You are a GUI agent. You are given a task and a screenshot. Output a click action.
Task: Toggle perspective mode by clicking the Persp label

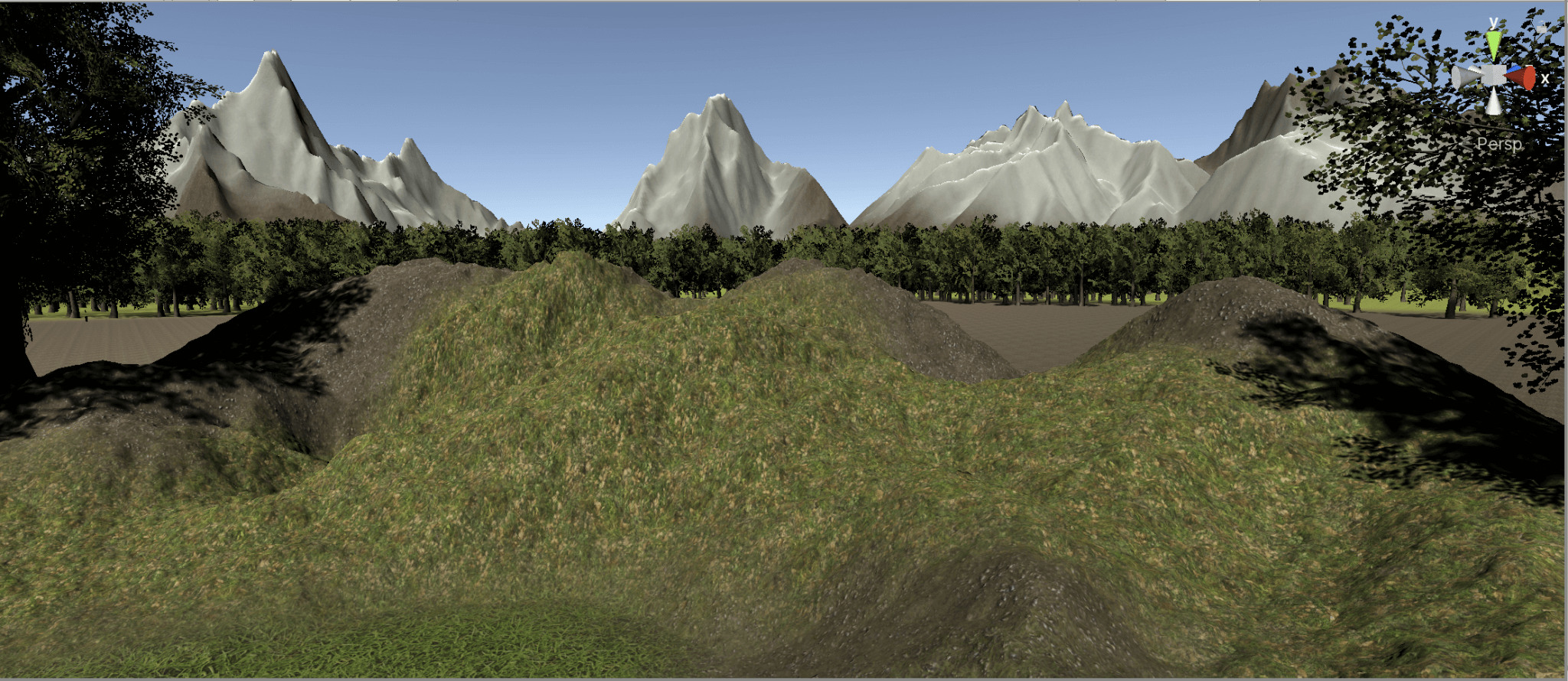pos(1499,145)
